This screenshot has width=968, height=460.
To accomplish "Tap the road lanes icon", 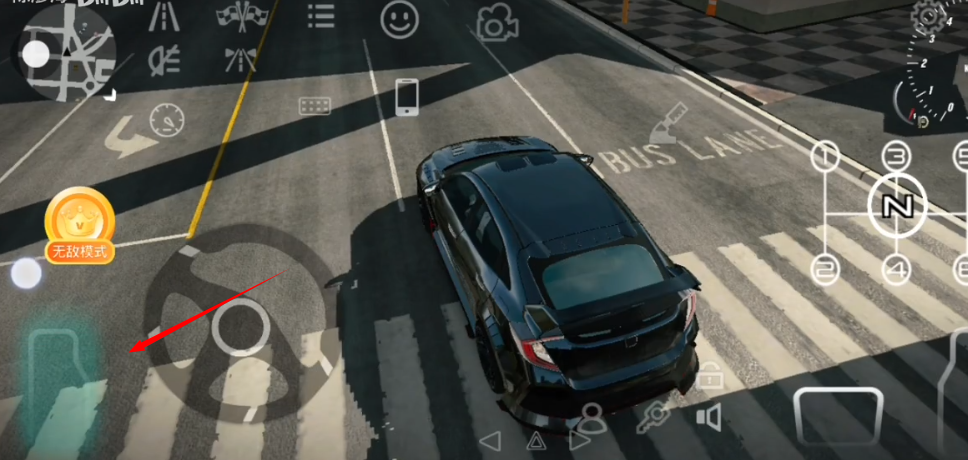I will click(160, 17).
